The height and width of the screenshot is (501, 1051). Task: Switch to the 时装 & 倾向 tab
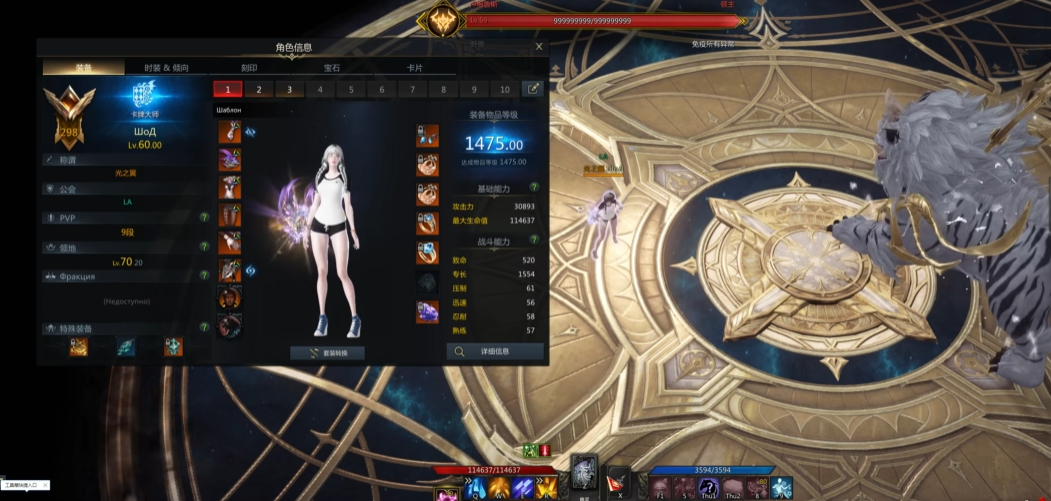click(166, 68)
